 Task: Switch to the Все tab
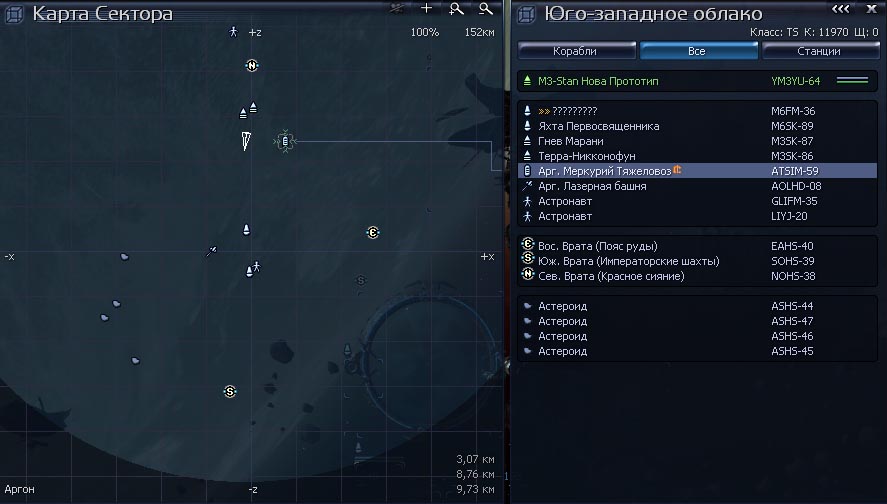(x=698, y=50)
